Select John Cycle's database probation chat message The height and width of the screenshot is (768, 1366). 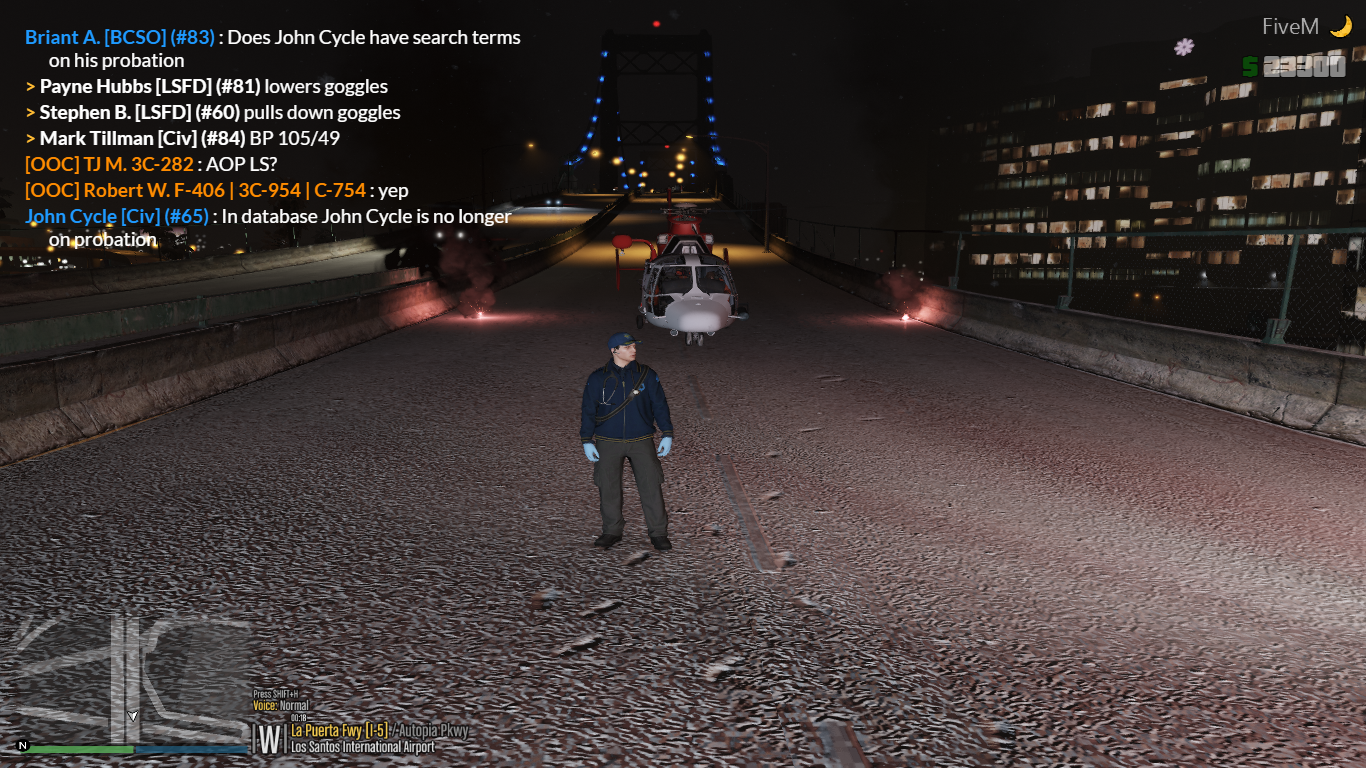pyautogui.click(x=268, y=227)
